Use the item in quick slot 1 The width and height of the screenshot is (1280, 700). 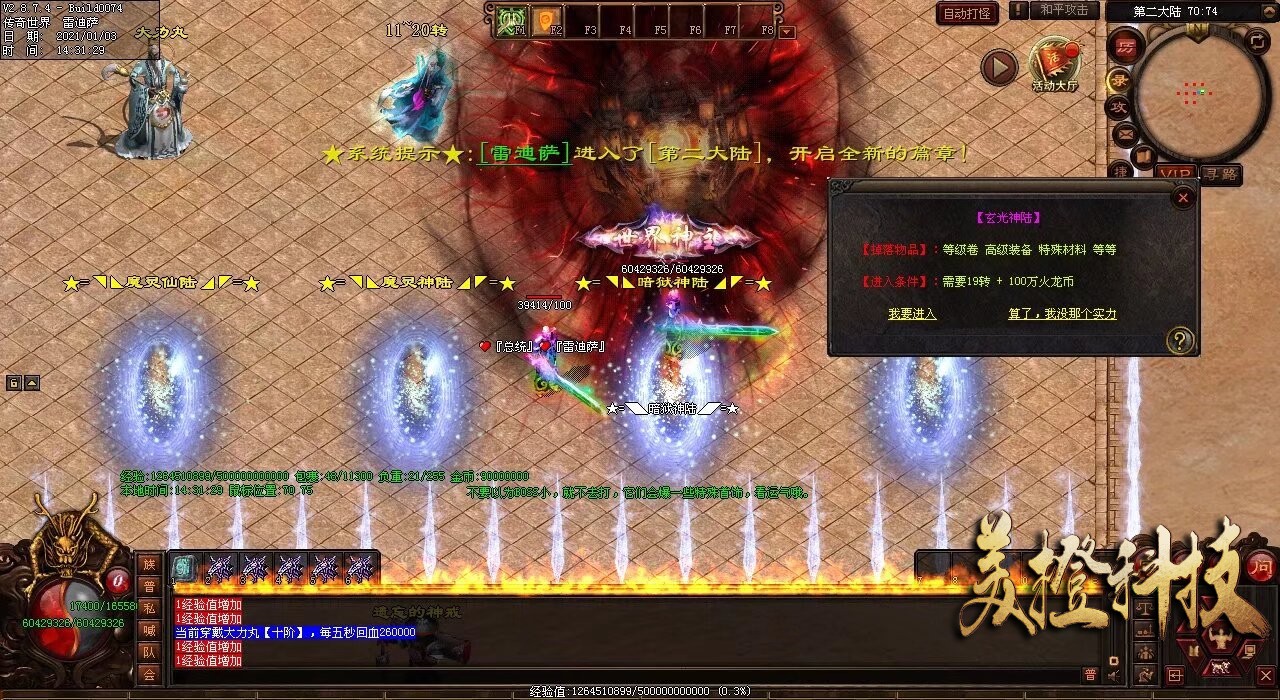point(184,568)
